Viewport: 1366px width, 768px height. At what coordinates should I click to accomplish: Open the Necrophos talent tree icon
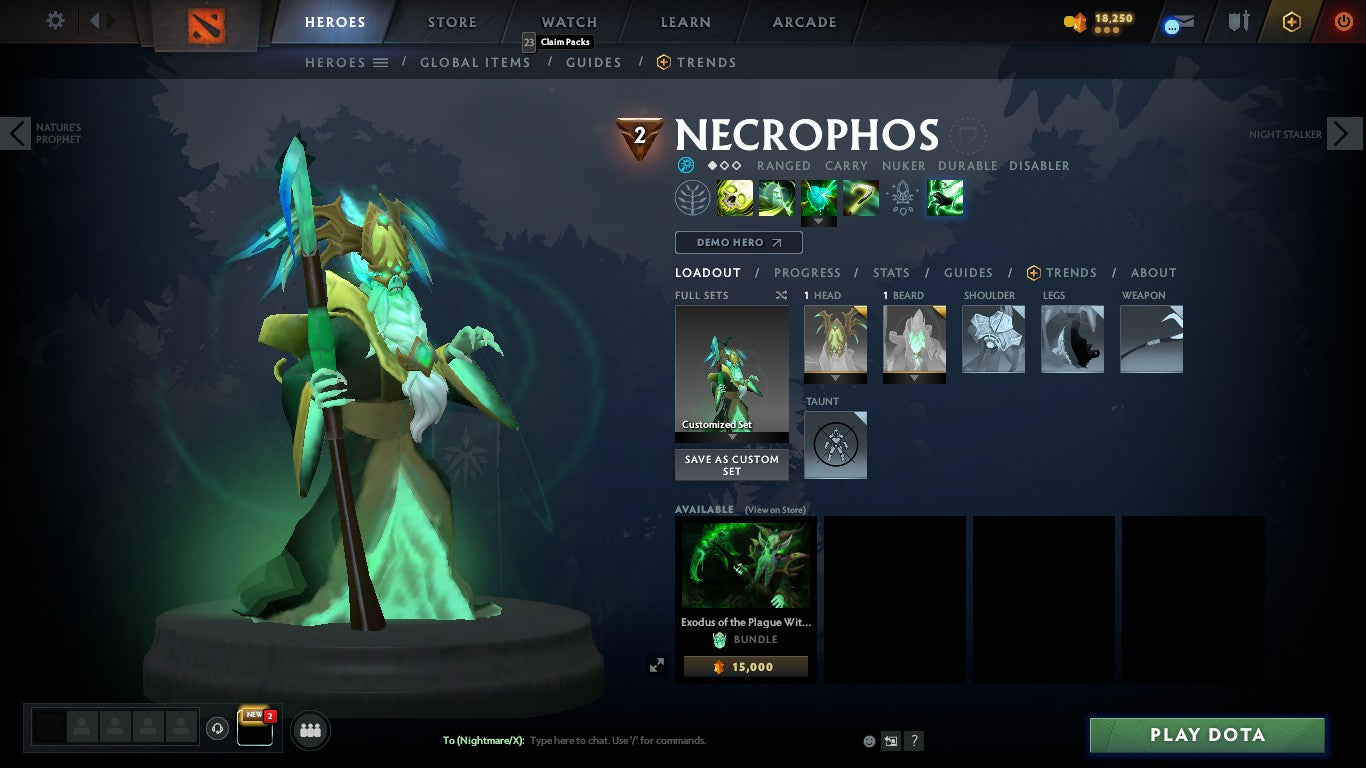point(693,197)
